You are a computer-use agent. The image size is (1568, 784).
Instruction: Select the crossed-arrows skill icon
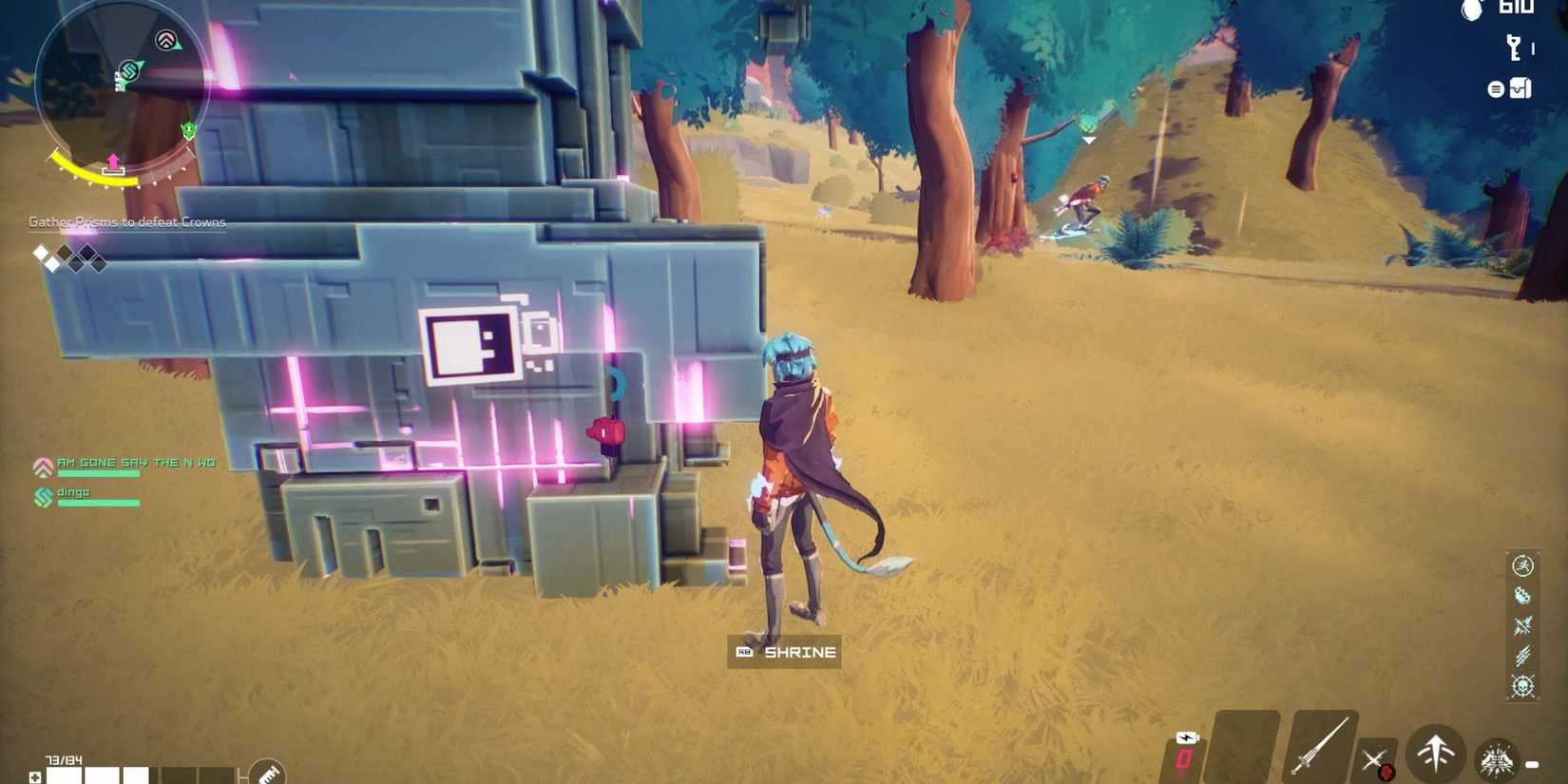(1524, 624)
